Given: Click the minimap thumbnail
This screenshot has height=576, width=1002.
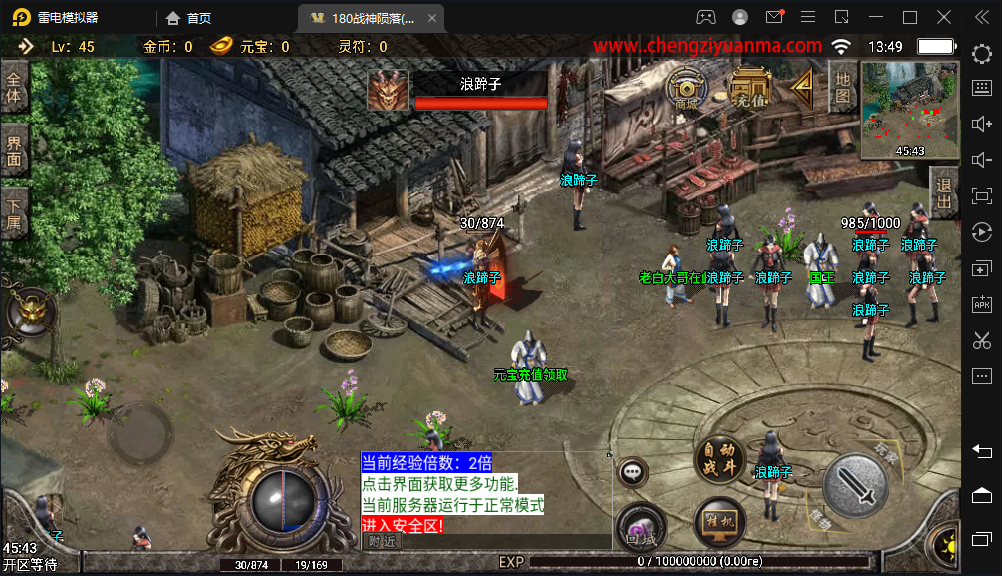Looking at the screenshot, I should click(x=909, y=110).
